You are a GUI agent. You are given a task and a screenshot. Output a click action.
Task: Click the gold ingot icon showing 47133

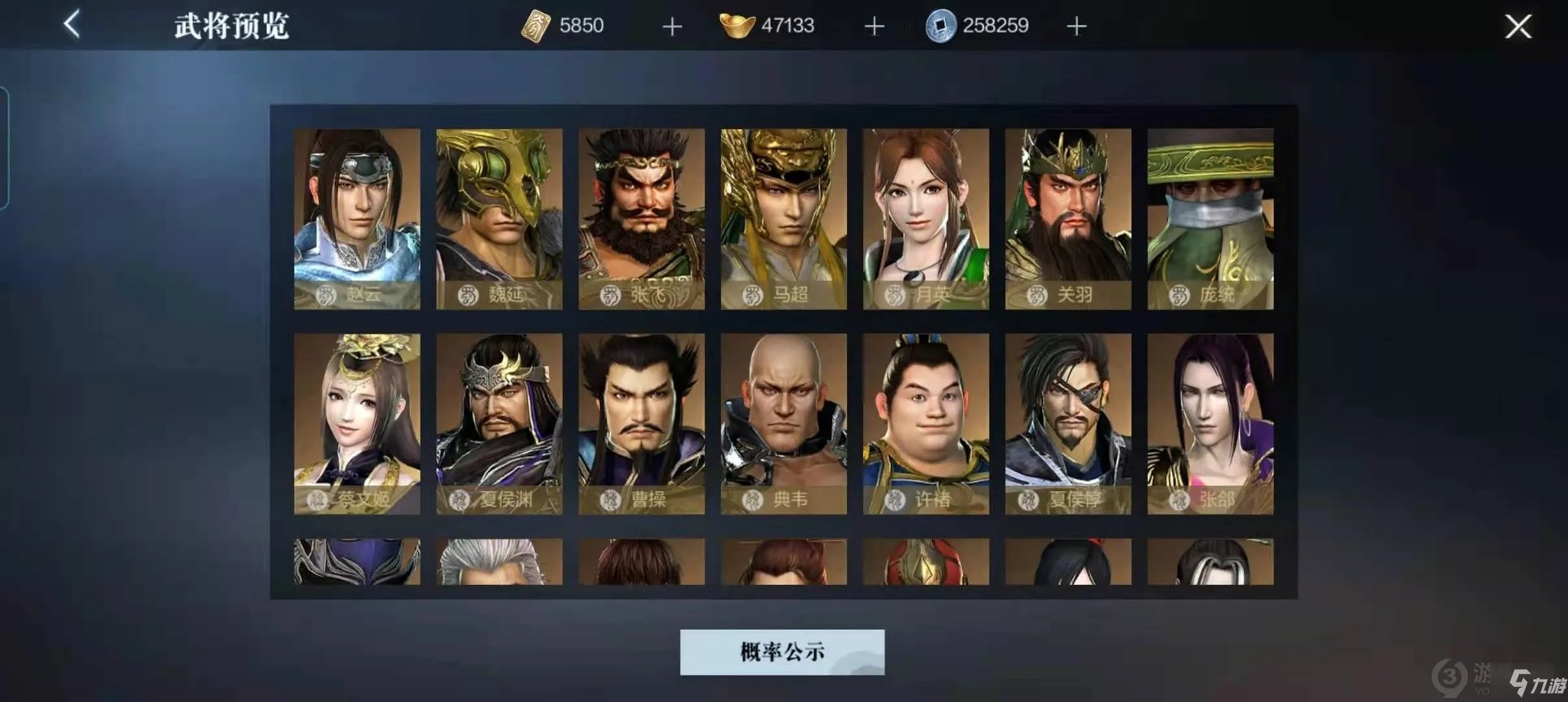[x=737, y=25]
